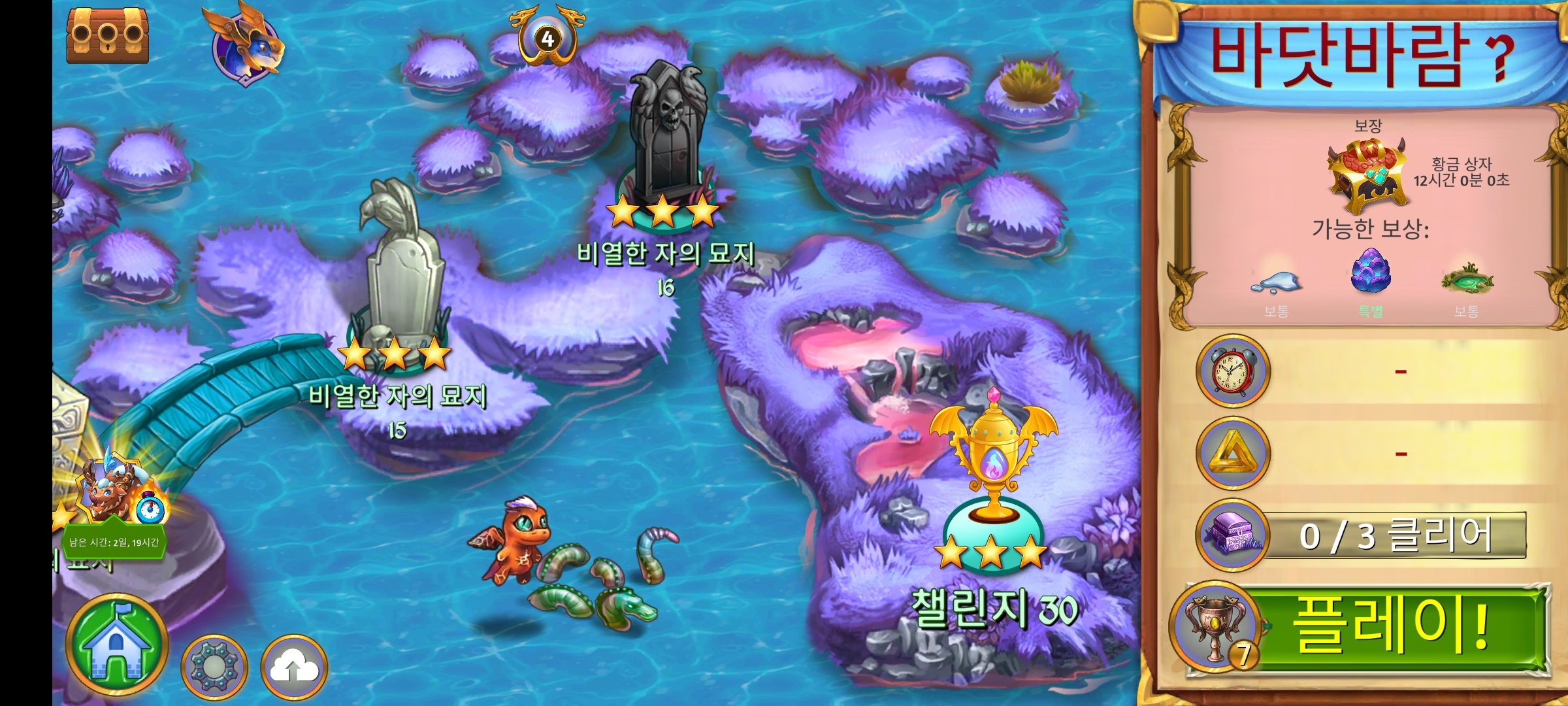Open the settings gear icon at the bottom
This screenshot has height=706, width=1568.
coord(216,664)
